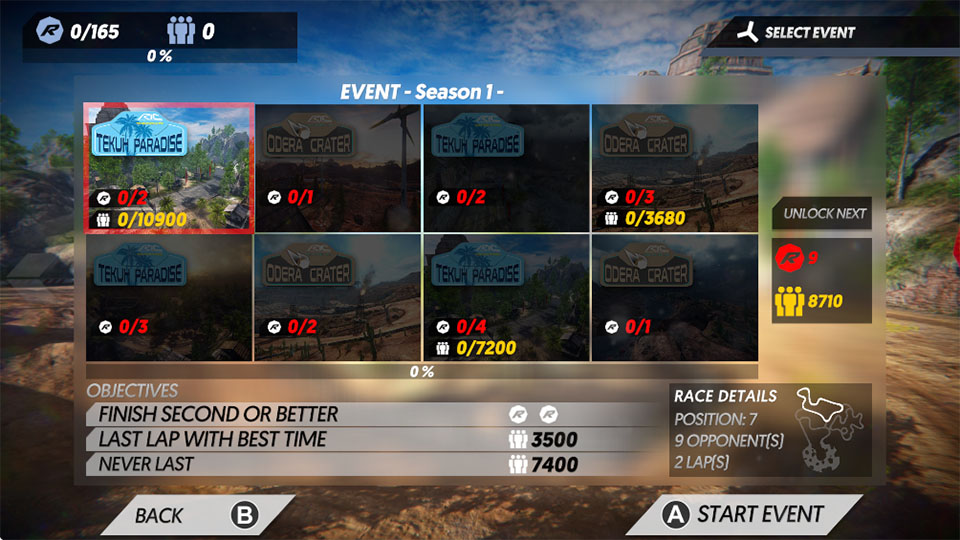Screen dimensions: 960x540
Task: Click the Unlock Next label
Action: 824,213
